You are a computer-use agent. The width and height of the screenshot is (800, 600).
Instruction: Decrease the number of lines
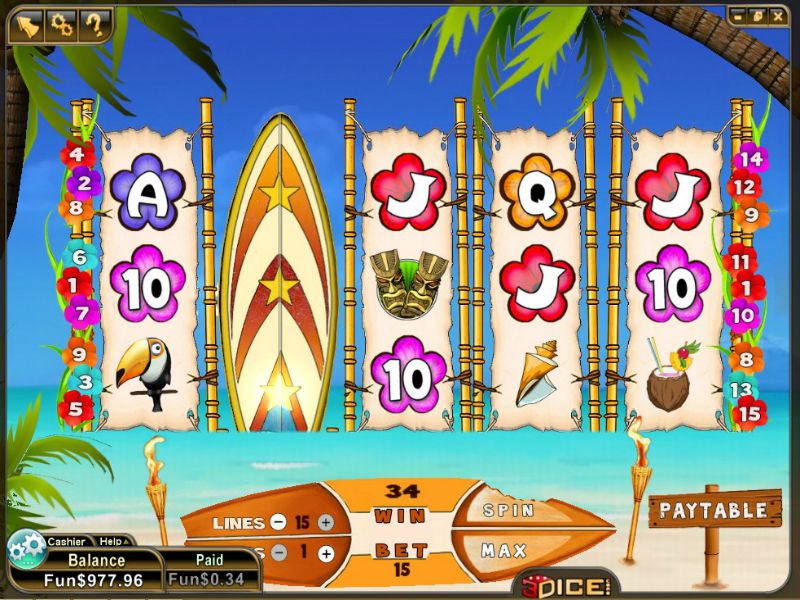pos(277,522)
